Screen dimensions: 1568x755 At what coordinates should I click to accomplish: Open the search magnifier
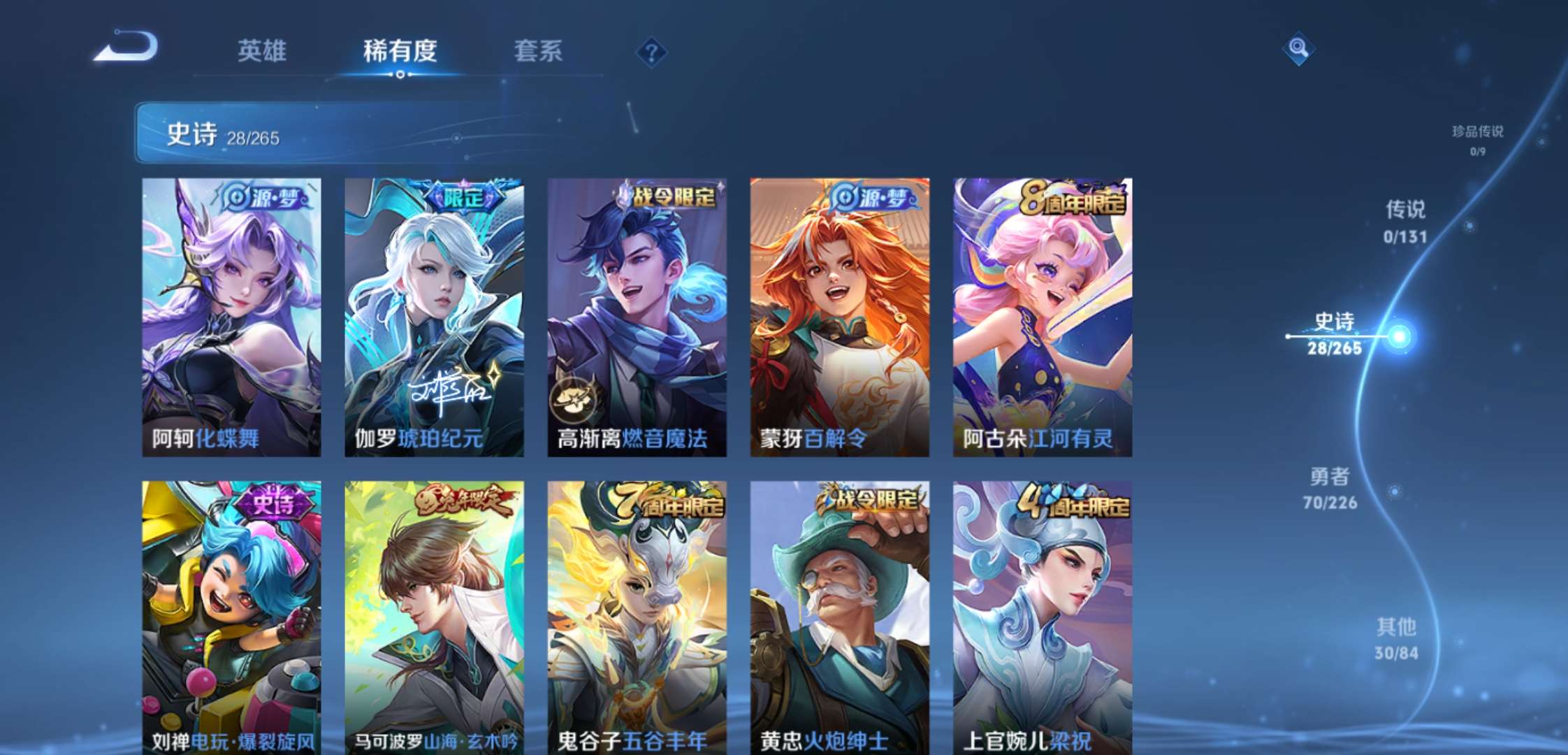1298,49
